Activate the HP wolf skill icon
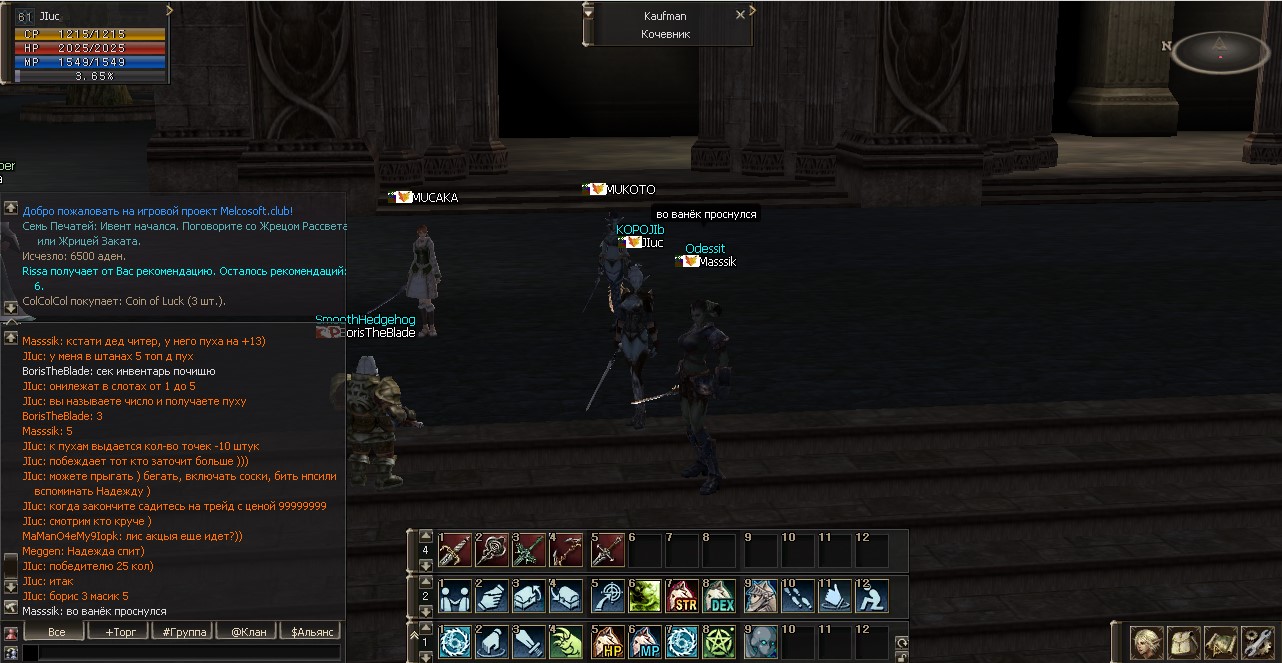Screen dimensions: 1282x663 pyautogui.click(x=607, y=642)
